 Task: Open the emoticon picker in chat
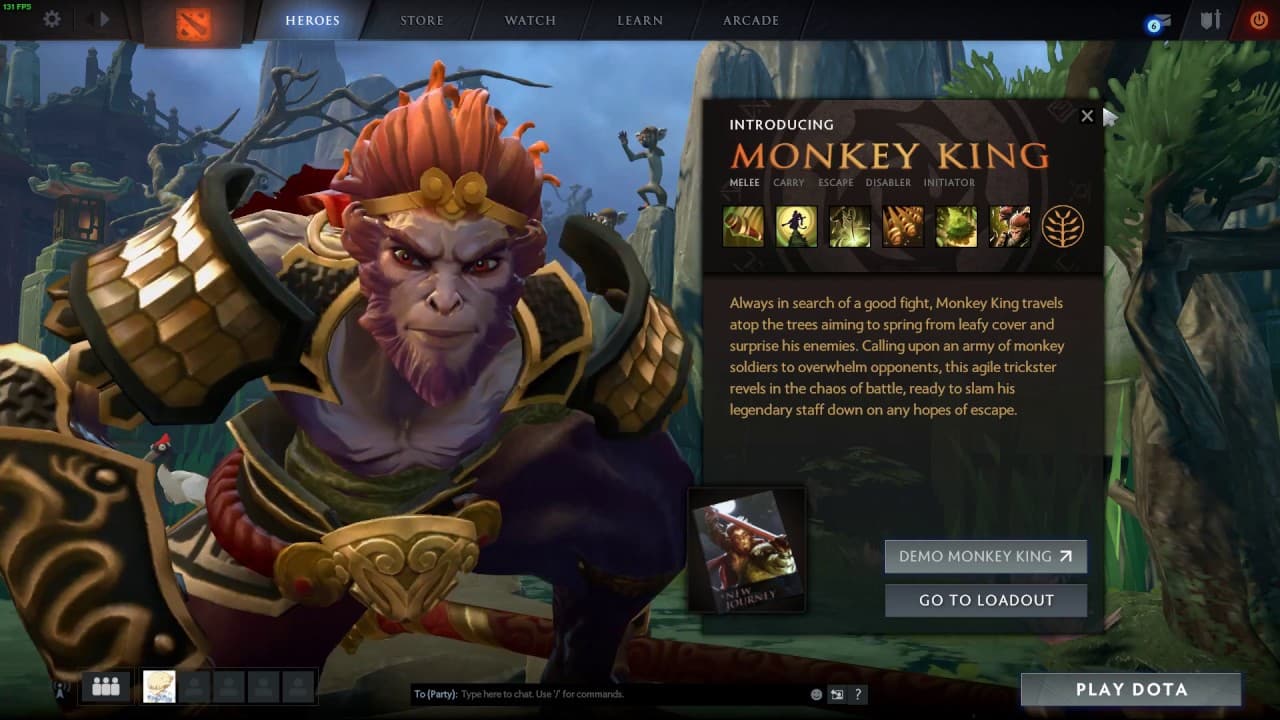click(814, 694)
